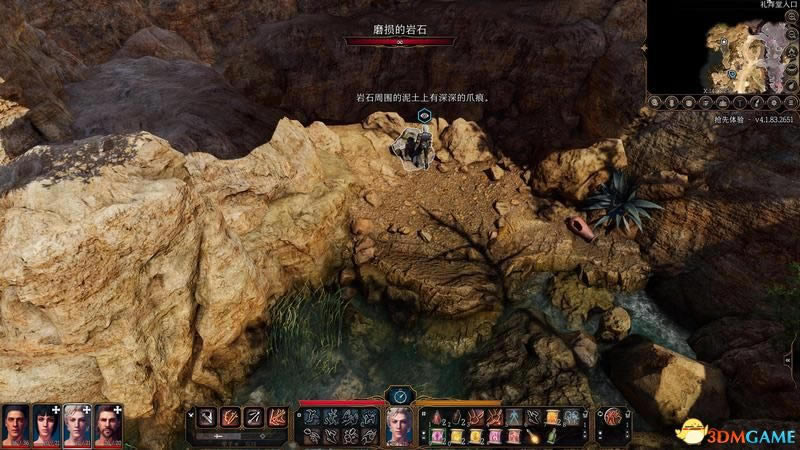Select the dark-haired woman party portrait
The width and height of the screenshot is (800, 450).
click(47, 424)
